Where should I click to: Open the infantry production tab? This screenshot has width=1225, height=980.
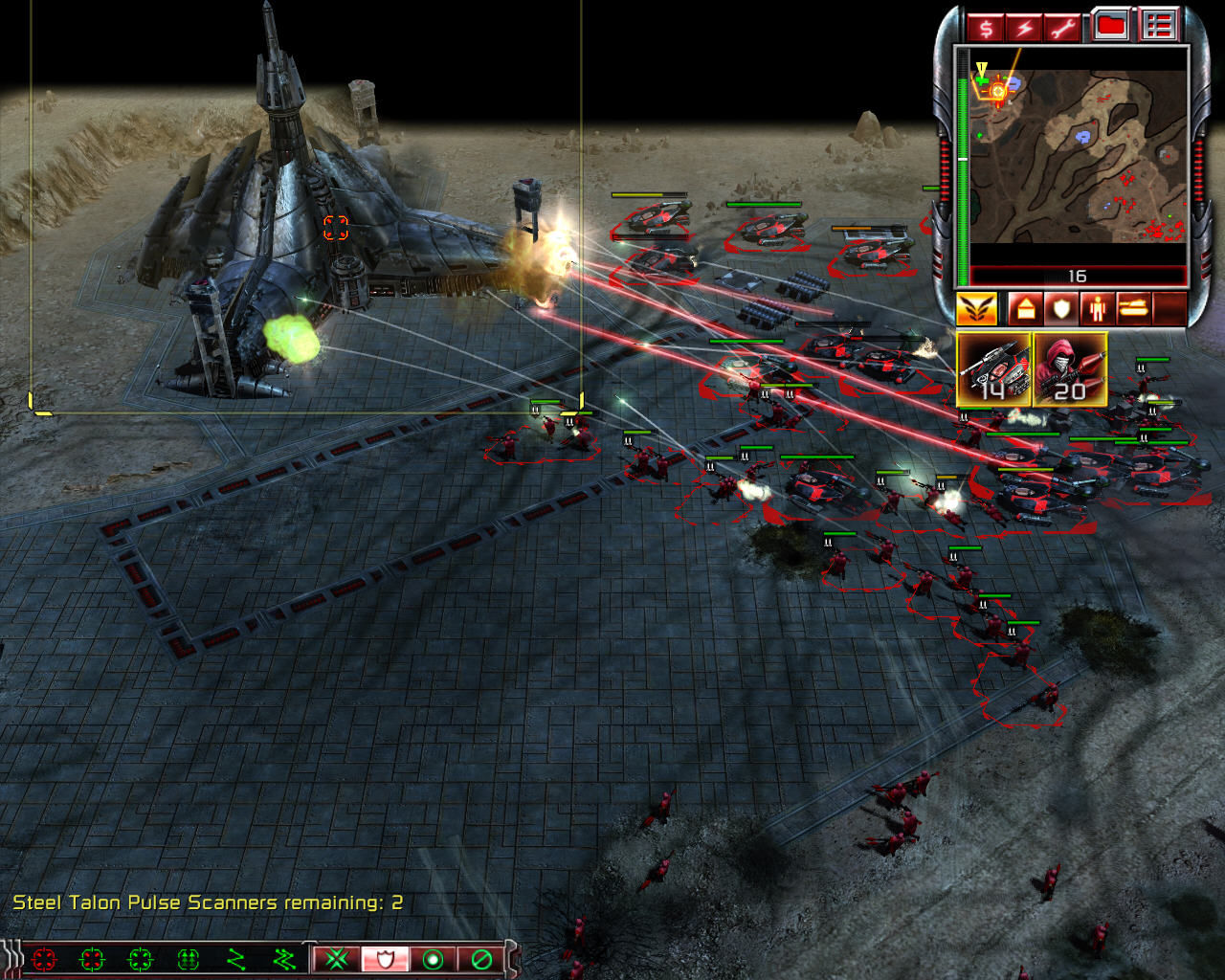click(x=1096, y=309)
